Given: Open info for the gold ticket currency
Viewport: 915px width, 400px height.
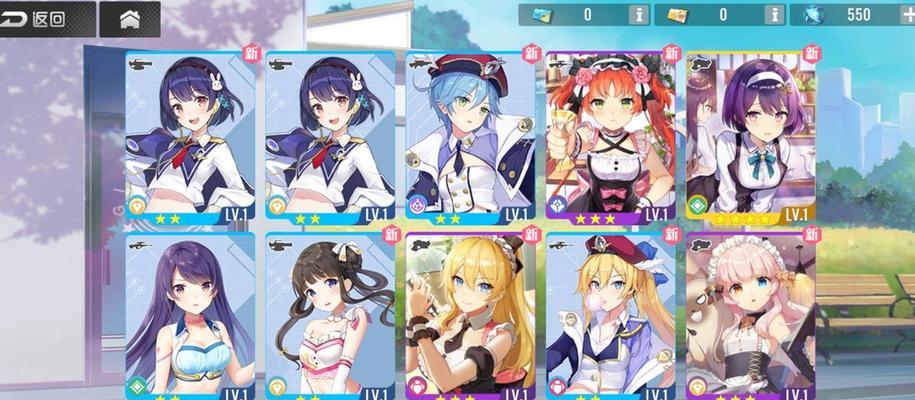Looking at the screenshot, I should coord(774,15).
